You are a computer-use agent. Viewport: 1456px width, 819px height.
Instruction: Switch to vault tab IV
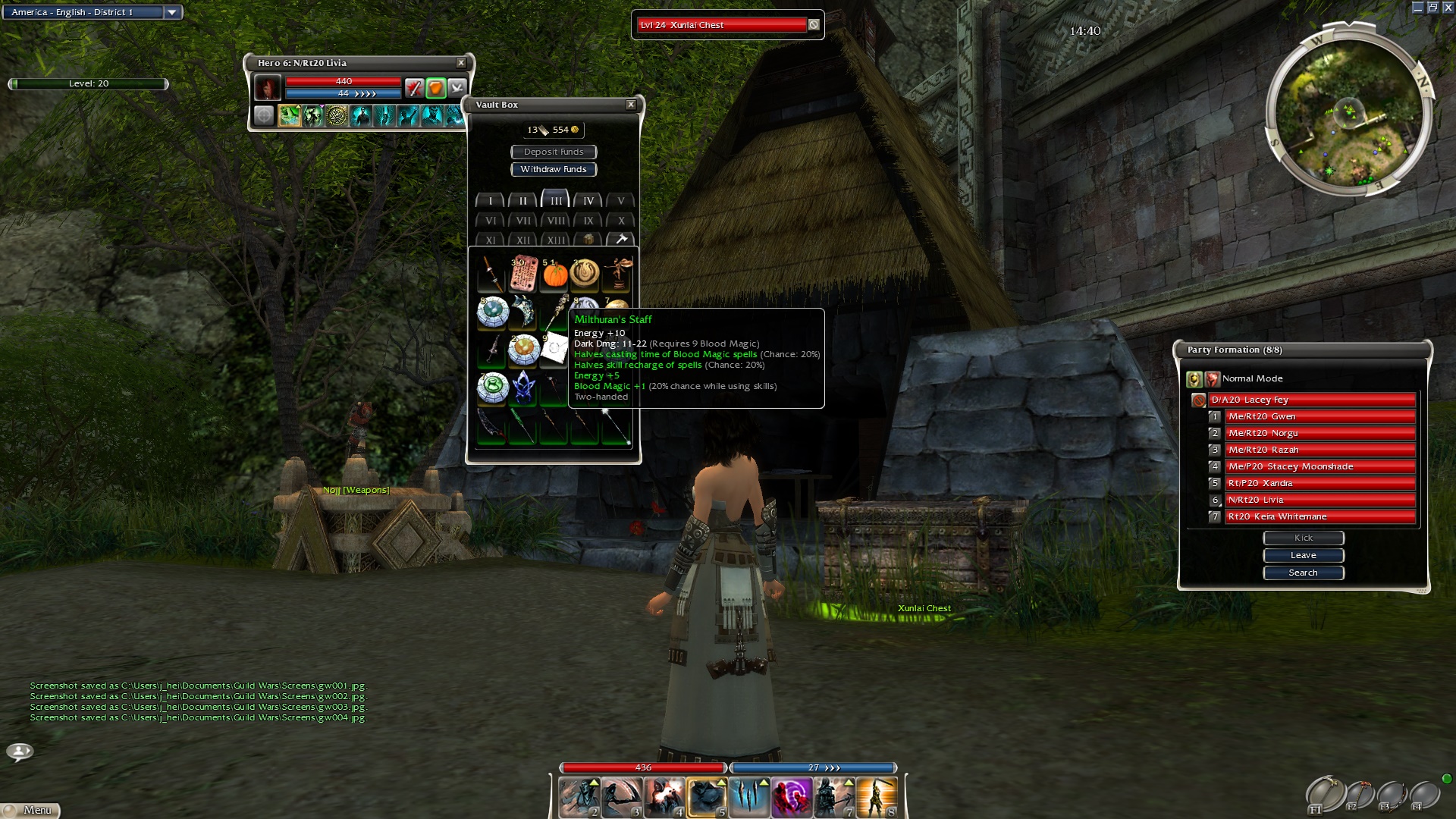(x=588, y=201)
